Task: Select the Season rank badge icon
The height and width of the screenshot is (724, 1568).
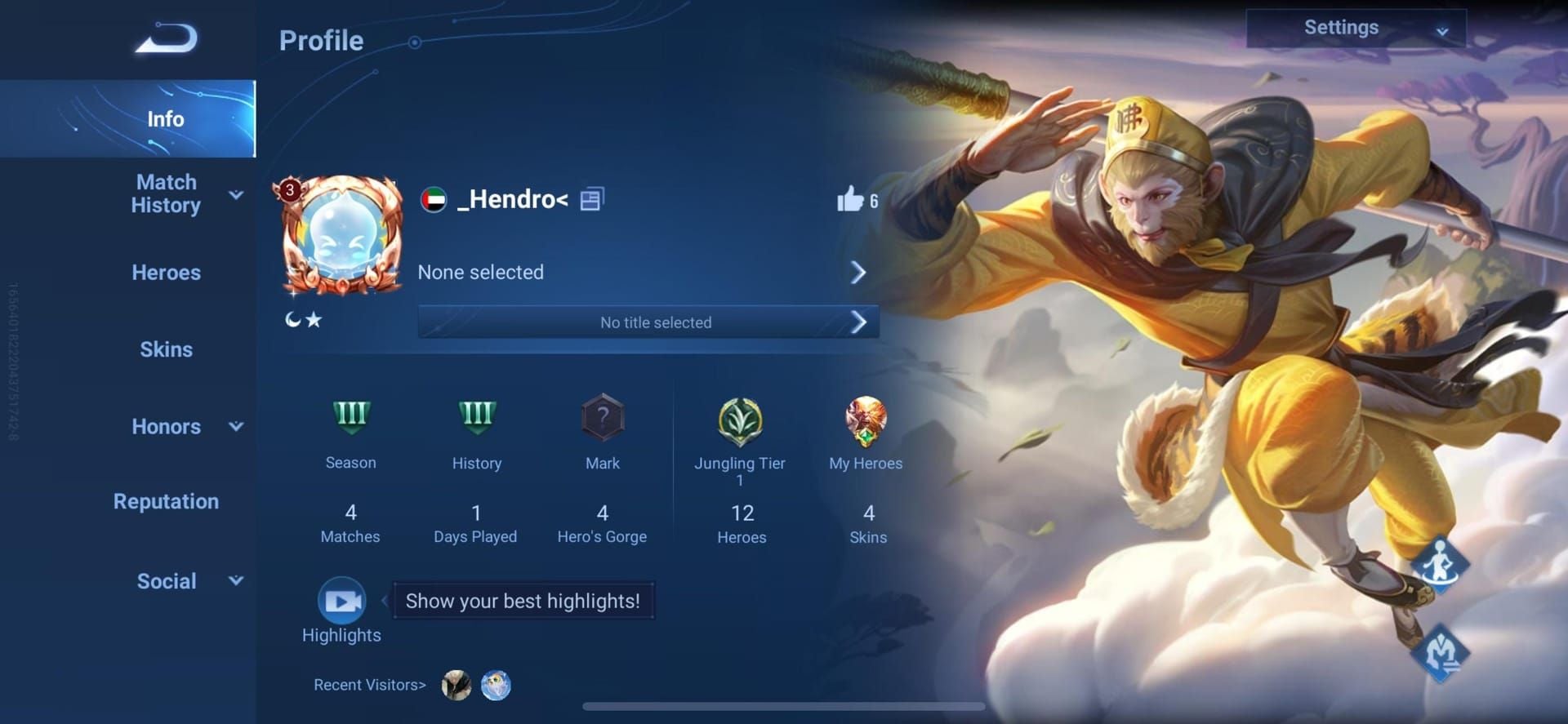Action: click(x=351, y=418)
